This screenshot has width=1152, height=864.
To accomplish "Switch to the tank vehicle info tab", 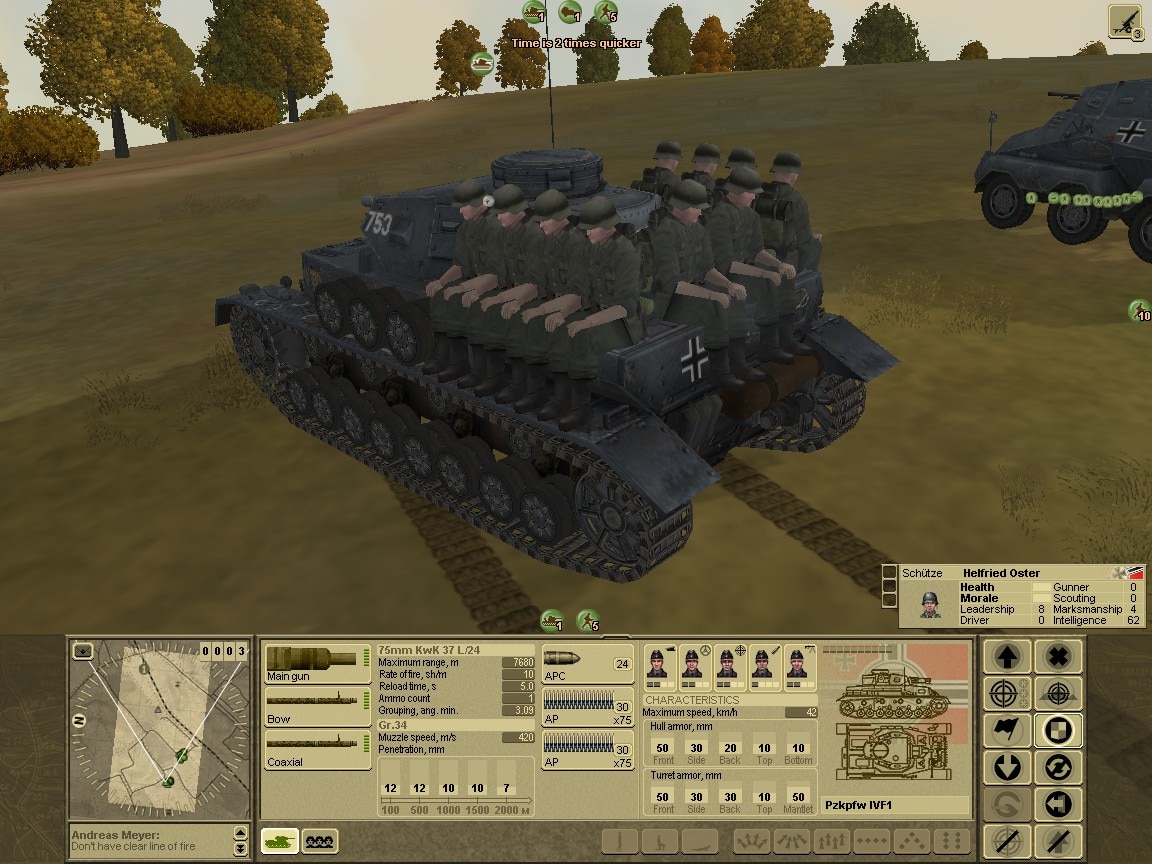I will 280,842.
